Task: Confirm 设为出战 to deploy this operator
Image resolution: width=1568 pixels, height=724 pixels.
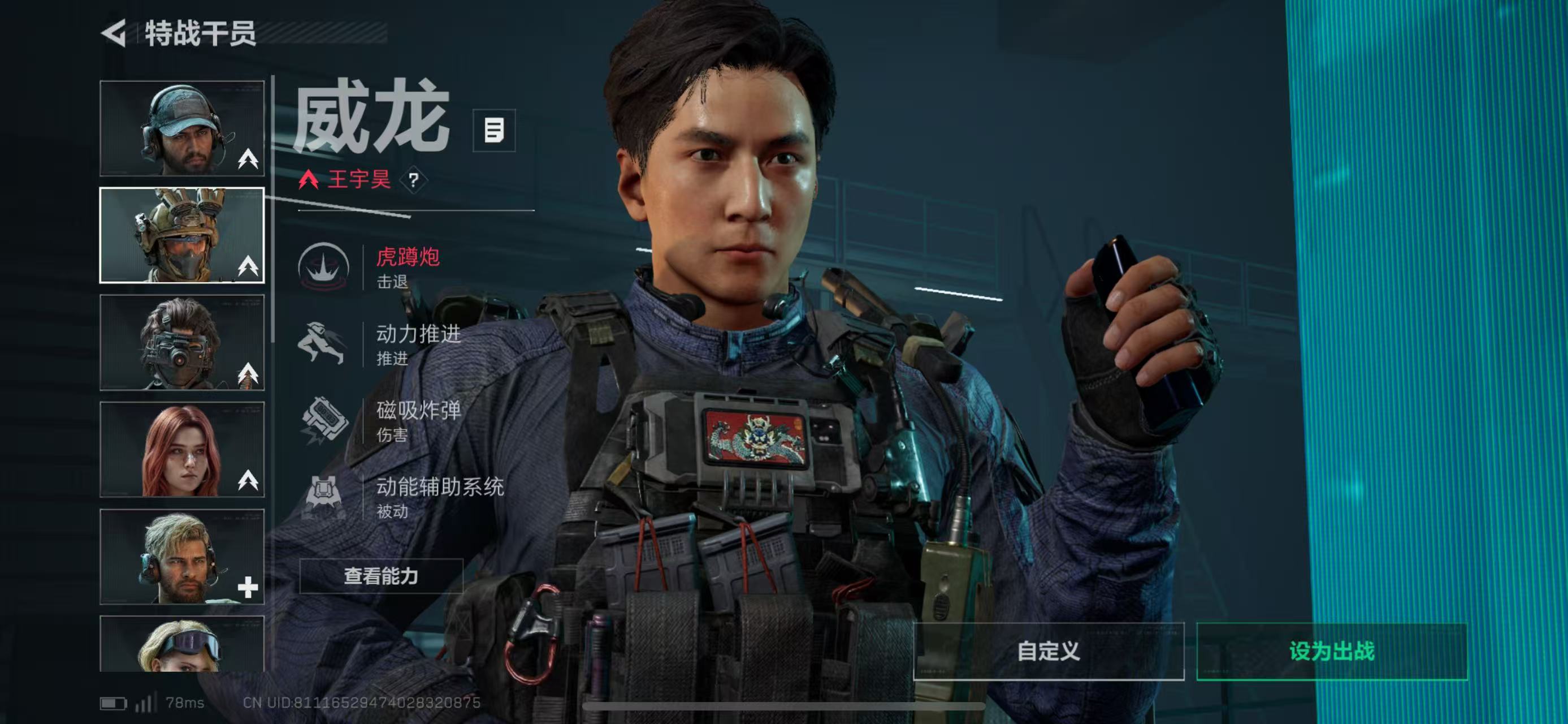Action: [x=1331, y=651]
